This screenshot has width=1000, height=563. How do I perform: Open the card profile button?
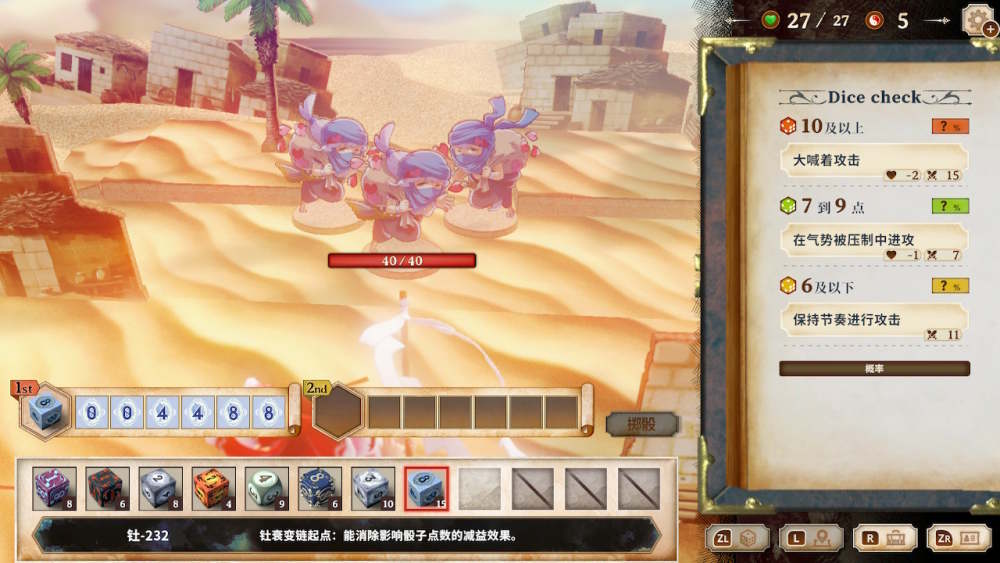tap(958, 537)
